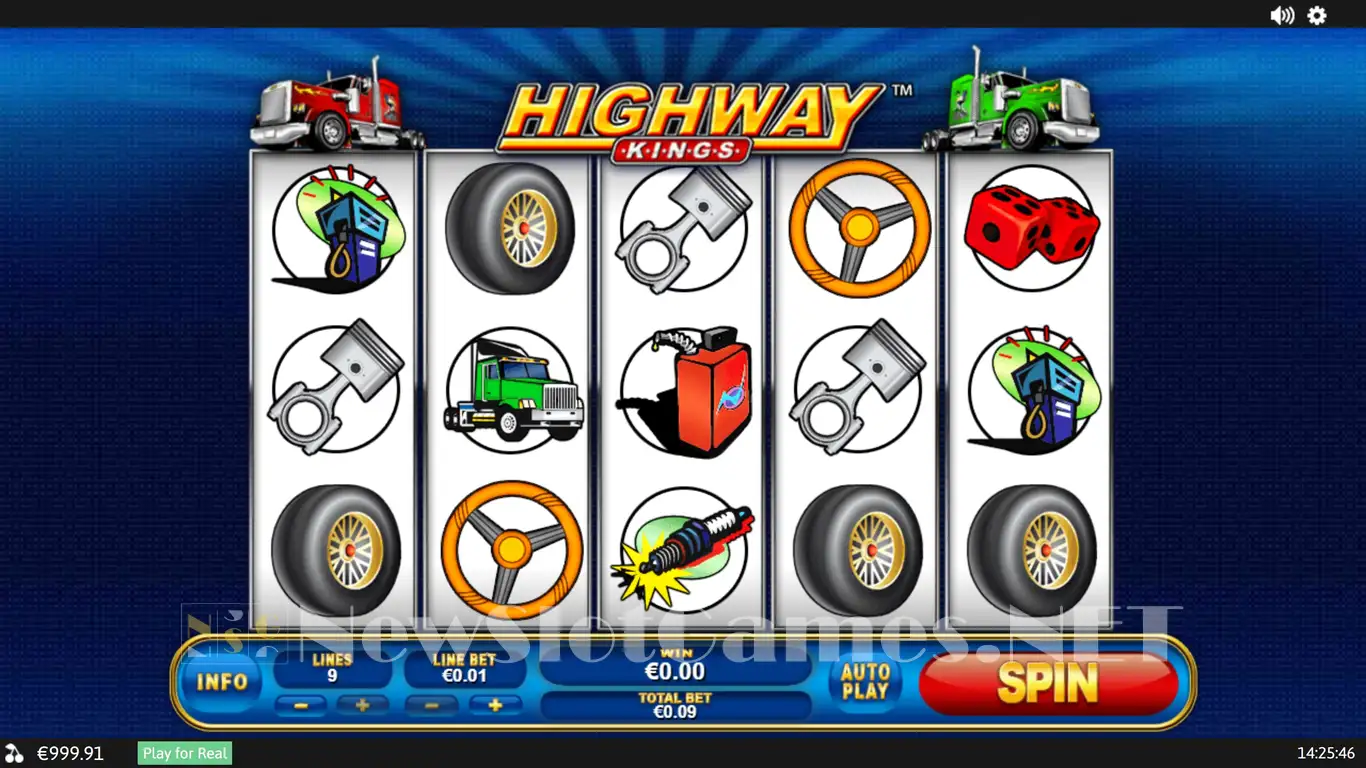The width and height of the screenshot is (1366, 768).
Task: Increase the number of lines
Action: (x=362, y=705)
